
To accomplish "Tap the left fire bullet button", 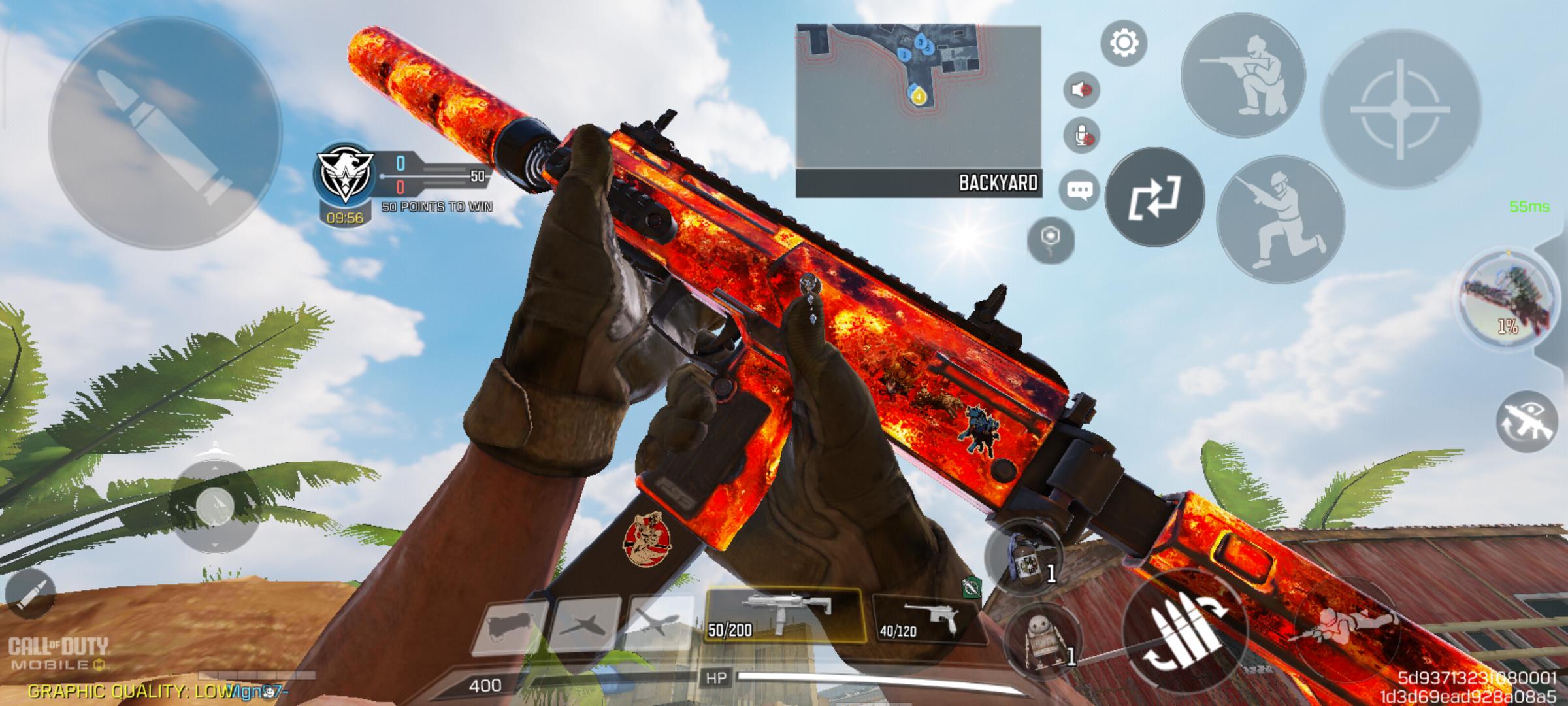I will [165, 133].
